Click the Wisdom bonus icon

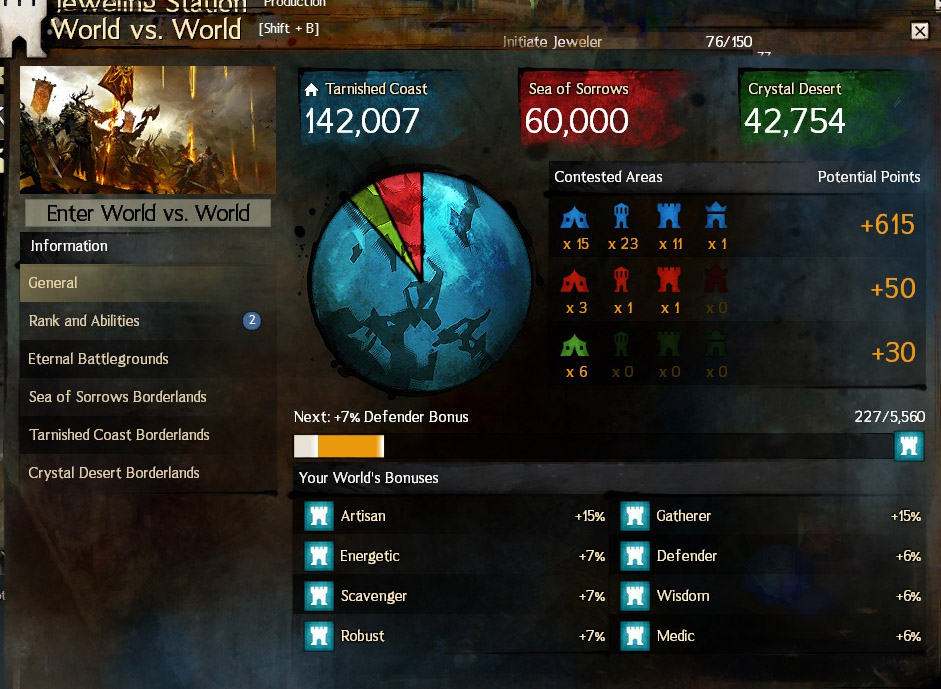tap(634, 596)
